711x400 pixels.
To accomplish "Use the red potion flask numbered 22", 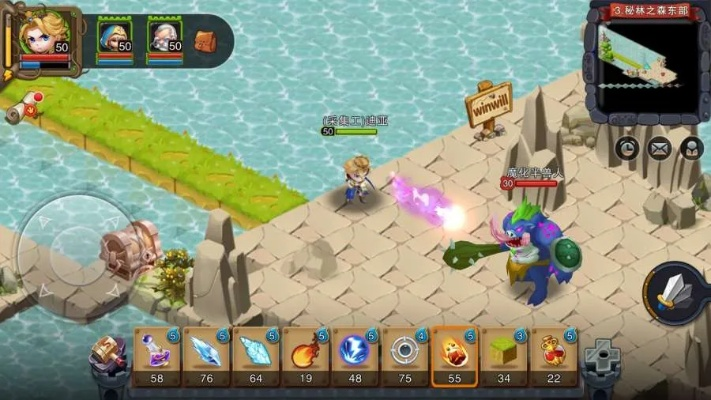I will 554,354.
